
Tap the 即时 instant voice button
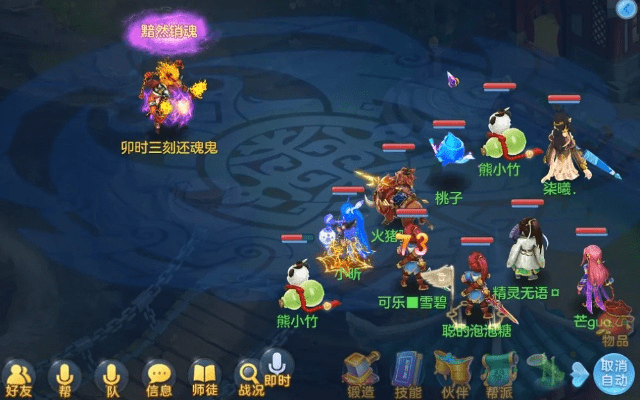277,367
